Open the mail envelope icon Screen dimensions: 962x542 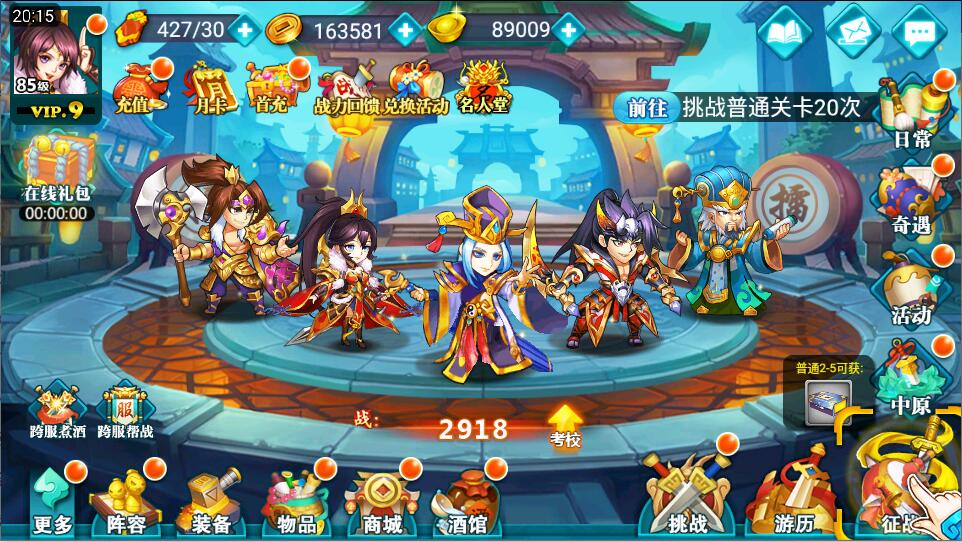[x=852, y=34]
